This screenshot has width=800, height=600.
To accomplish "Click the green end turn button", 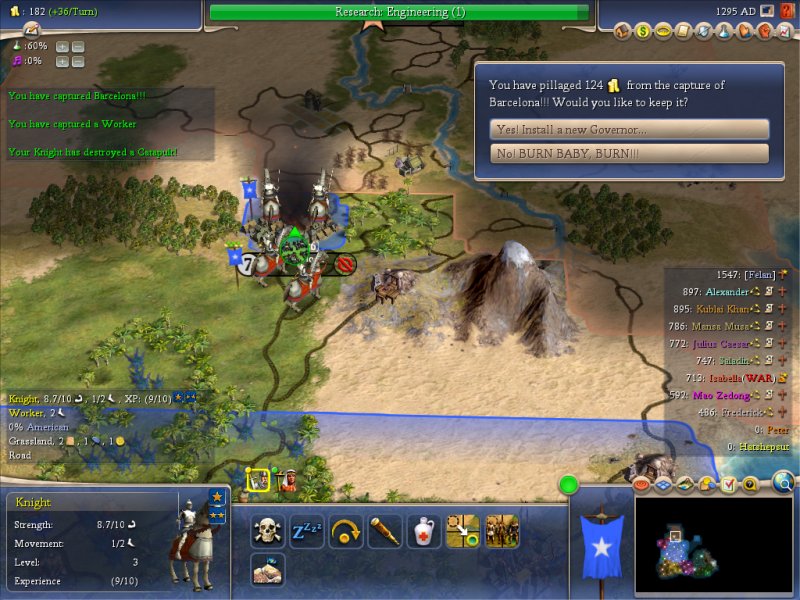I will 569,486.
